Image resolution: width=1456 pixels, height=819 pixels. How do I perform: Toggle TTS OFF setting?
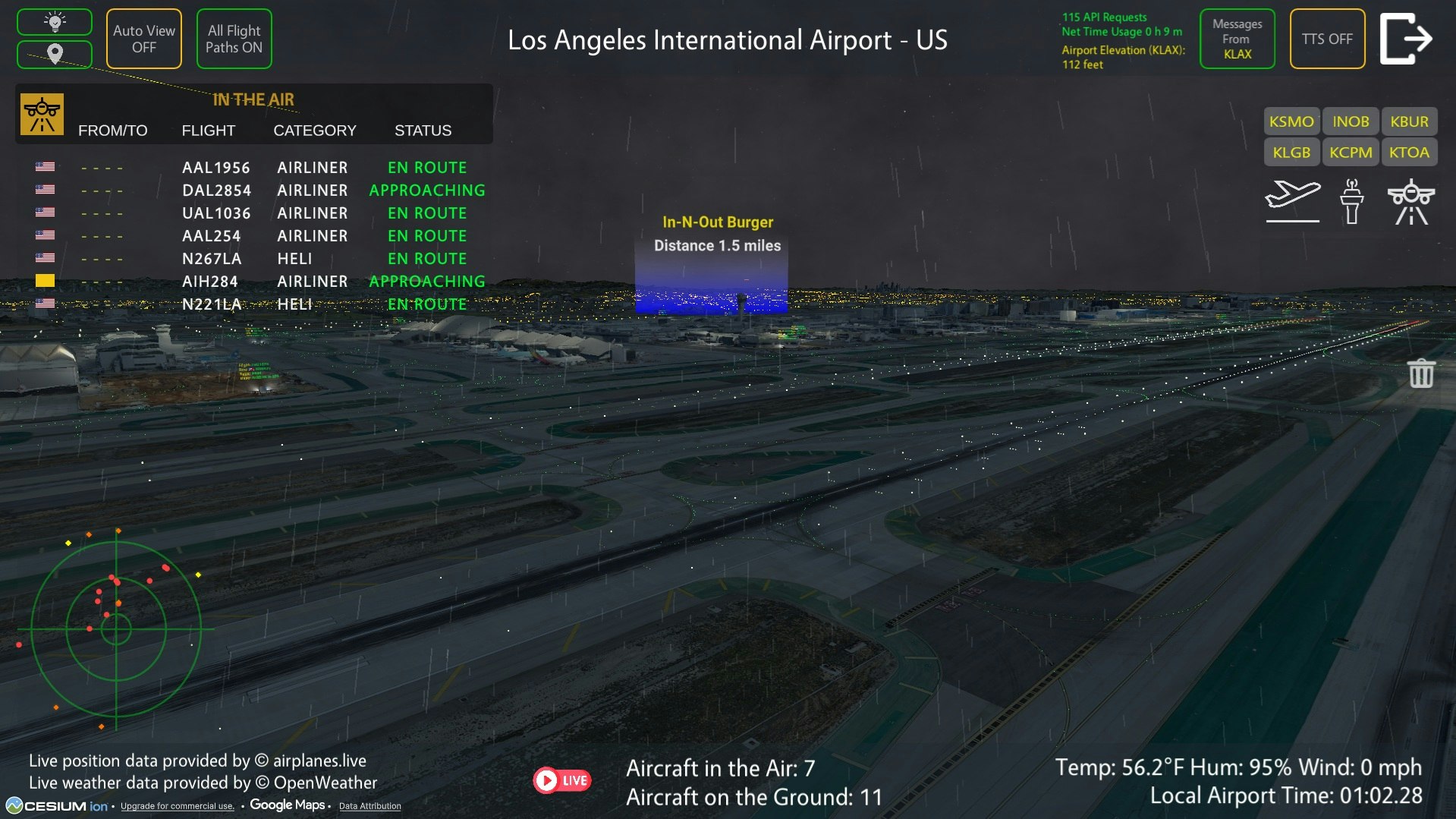[x=1327, y=38]
